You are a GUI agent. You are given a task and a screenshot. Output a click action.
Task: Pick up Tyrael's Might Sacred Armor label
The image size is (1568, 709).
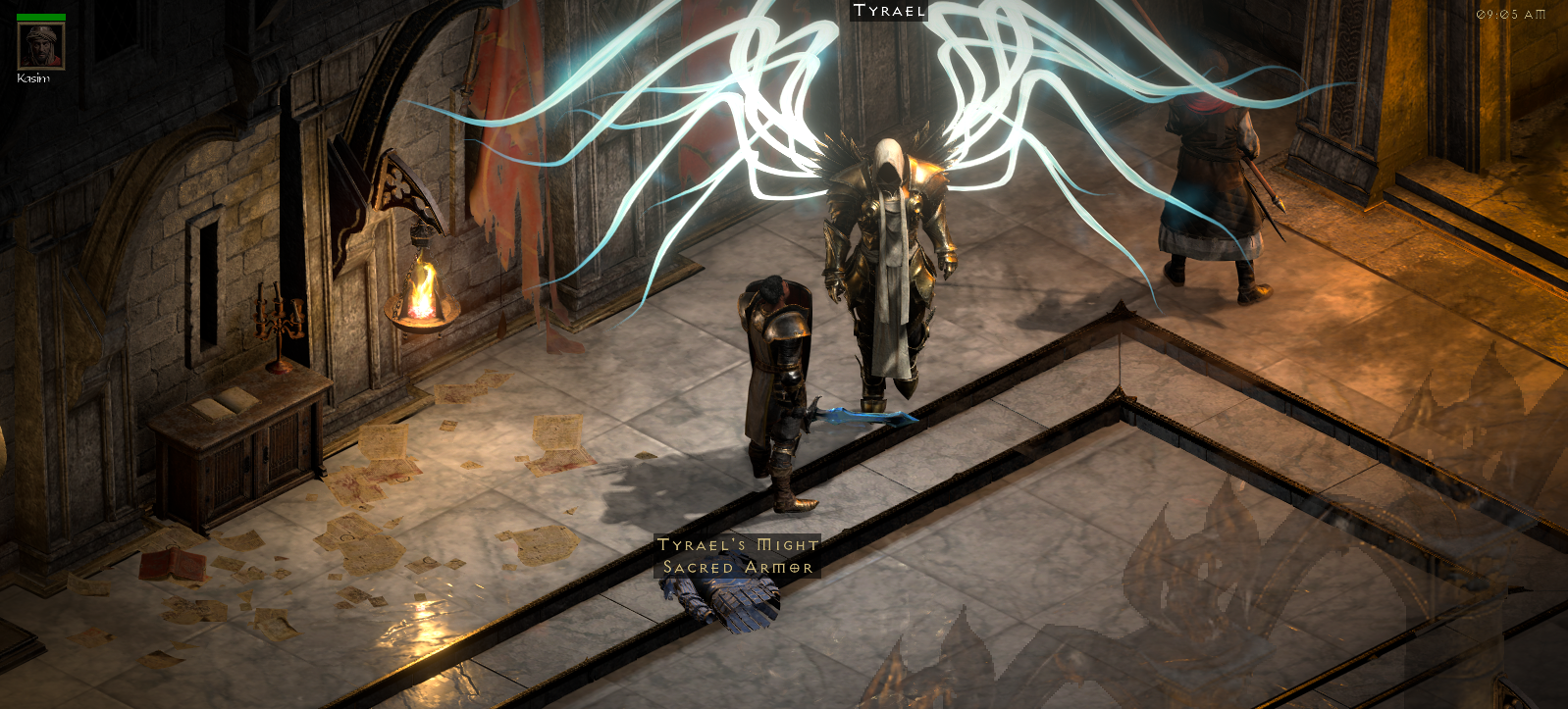(x=738, y=556)
